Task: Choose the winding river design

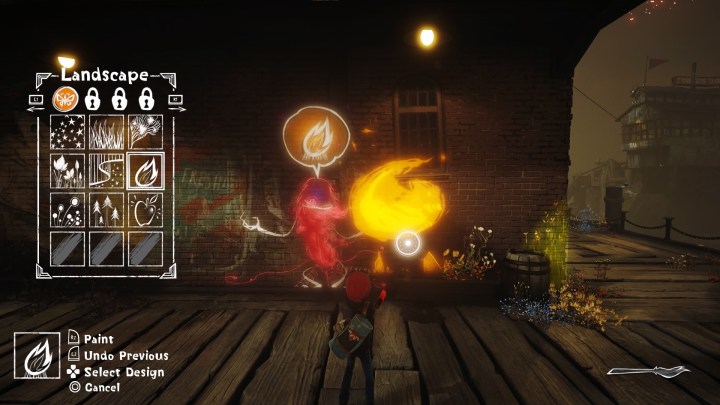Action: [x=106, y=170]
